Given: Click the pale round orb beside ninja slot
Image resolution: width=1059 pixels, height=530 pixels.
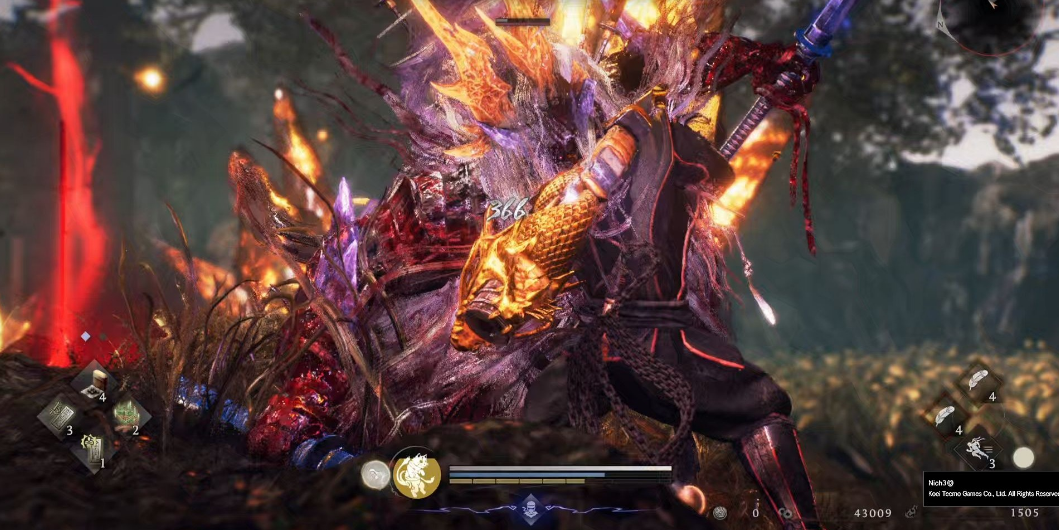Looking at the screenshot, I should tap(1023, 458).
